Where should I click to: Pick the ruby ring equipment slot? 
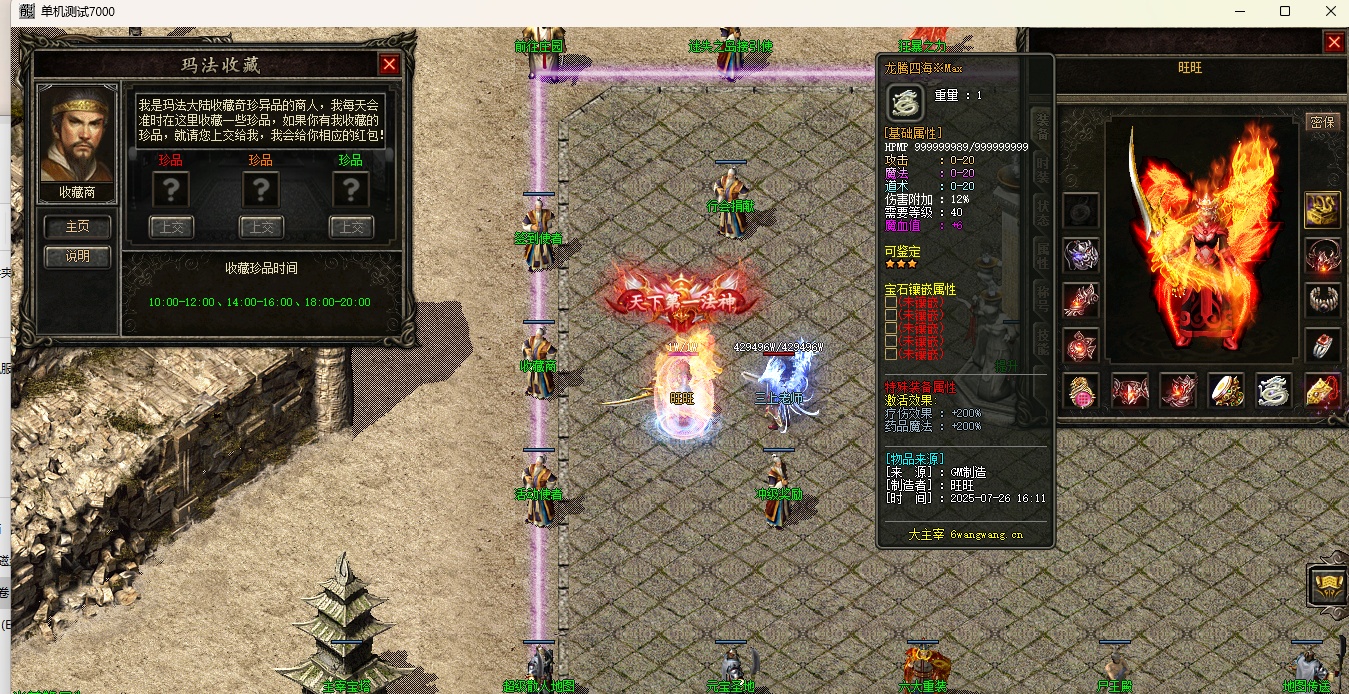[1322, 345]
